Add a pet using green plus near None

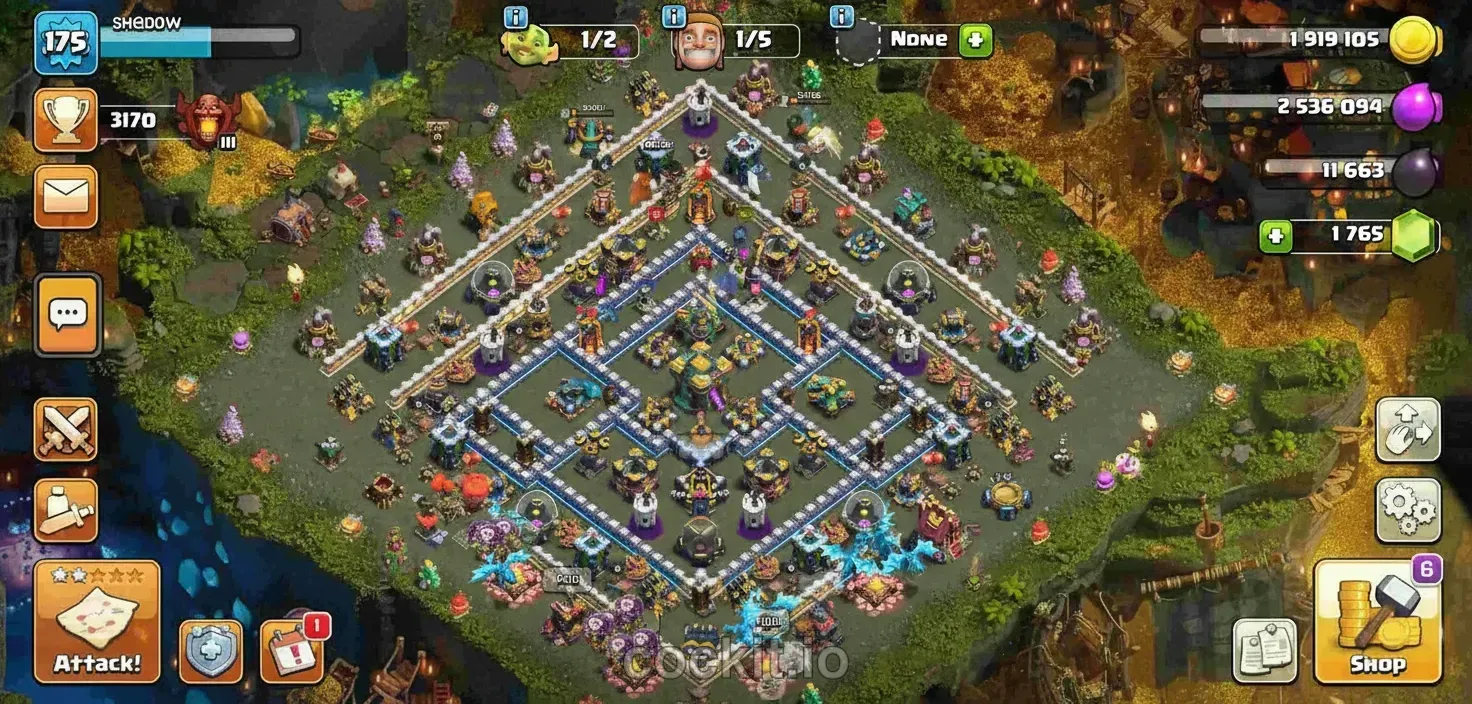click(x=975, y=41)
